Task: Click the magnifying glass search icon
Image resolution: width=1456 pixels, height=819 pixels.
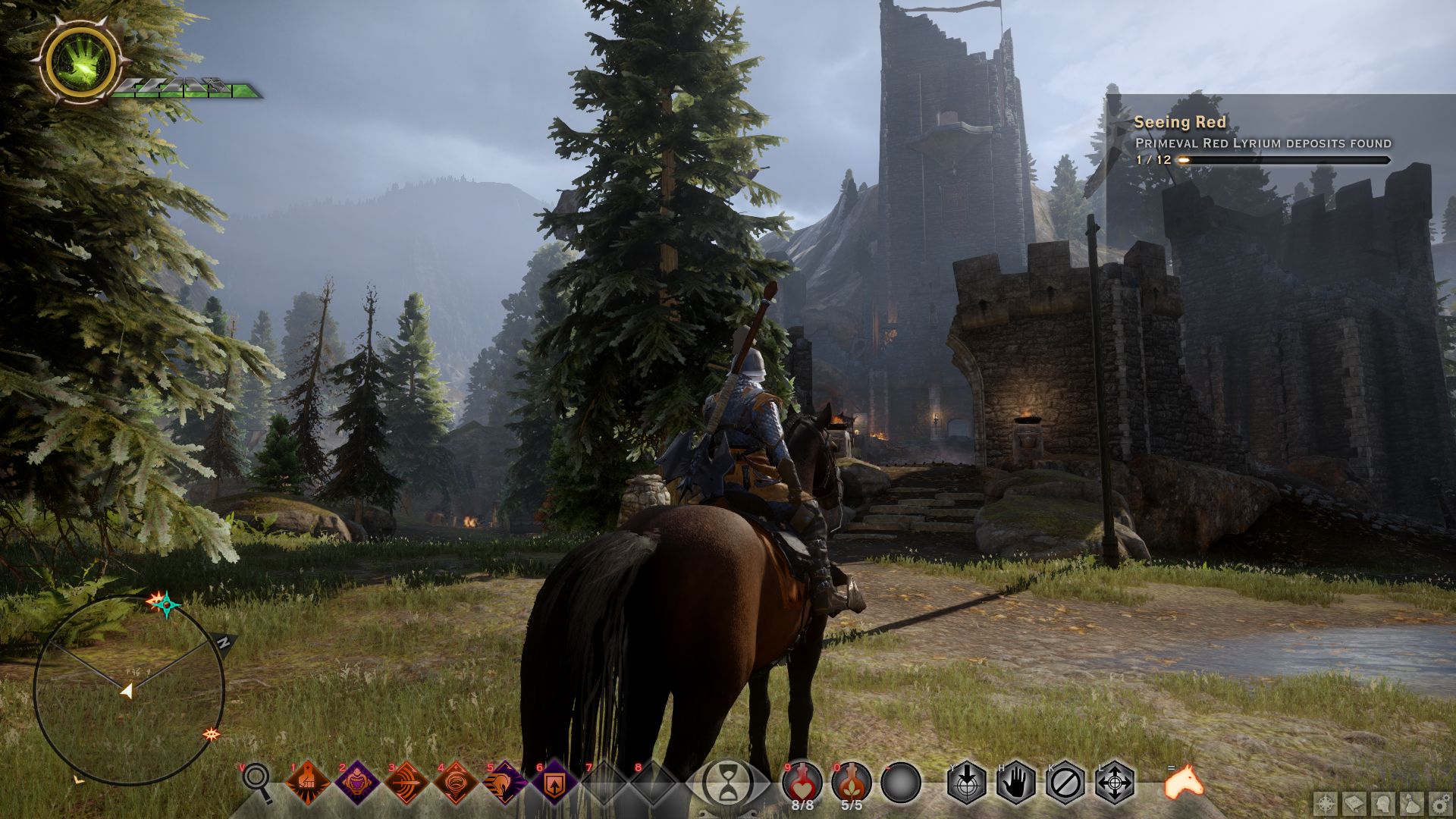Action: (258, 781)
